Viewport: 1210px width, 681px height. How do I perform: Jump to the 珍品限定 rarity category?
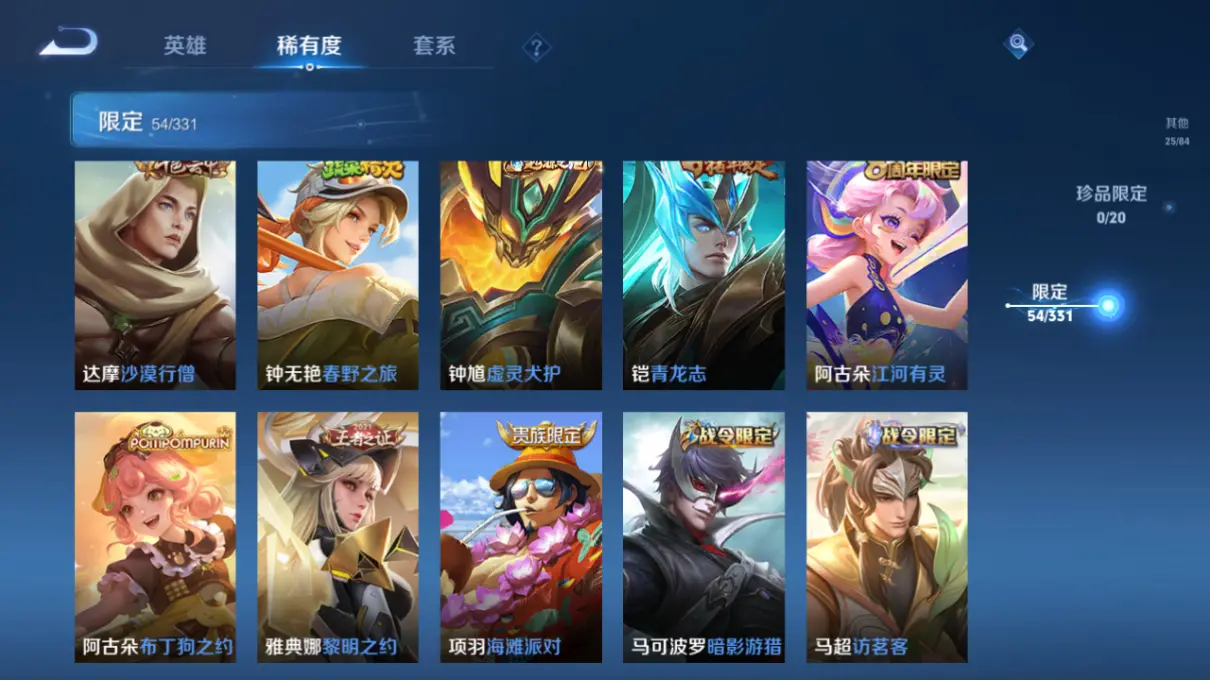click(1111, 203)
